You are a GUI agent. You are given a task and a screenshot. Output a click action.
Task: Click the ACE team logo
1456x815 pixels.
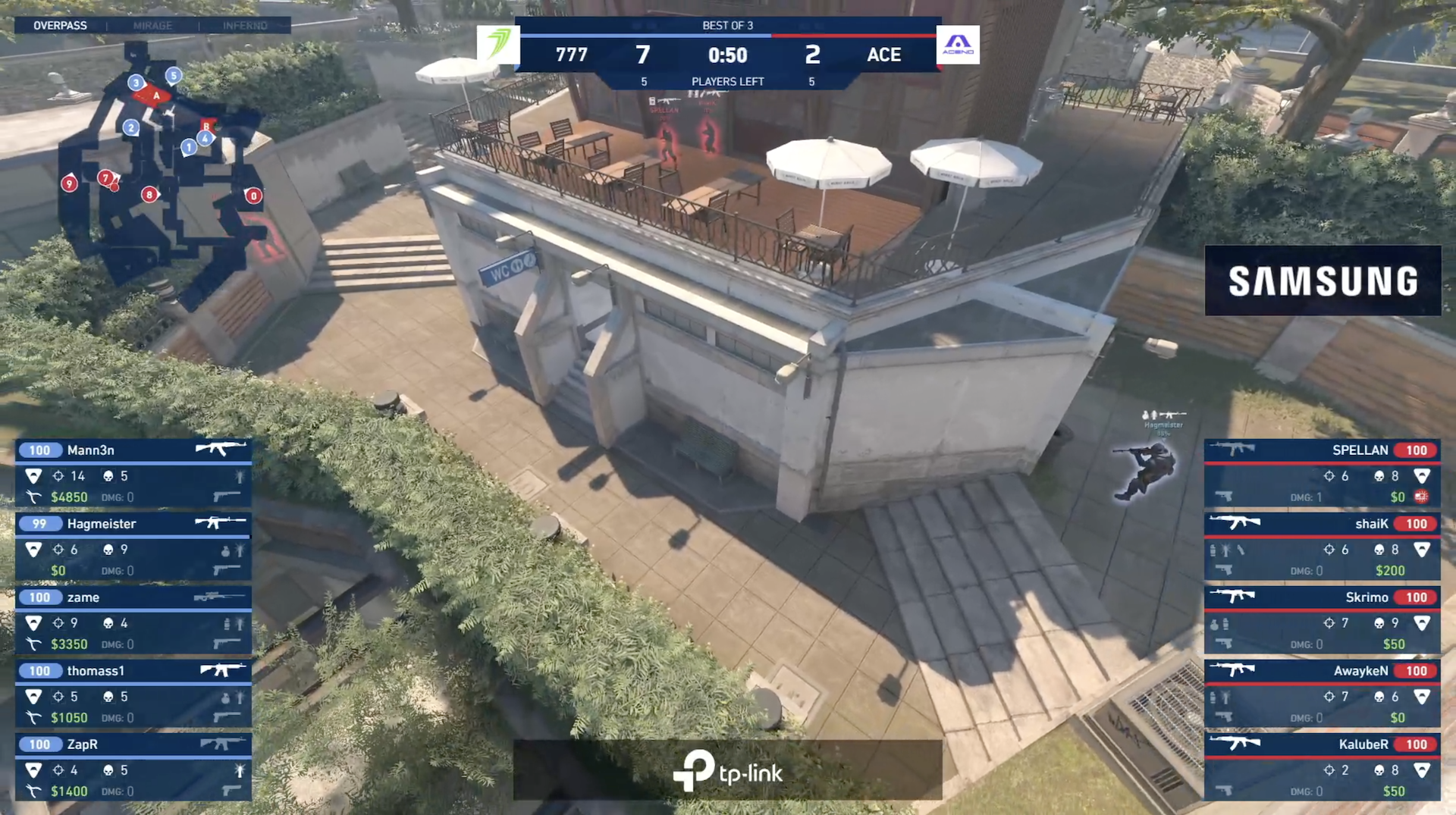click(958, 45)
